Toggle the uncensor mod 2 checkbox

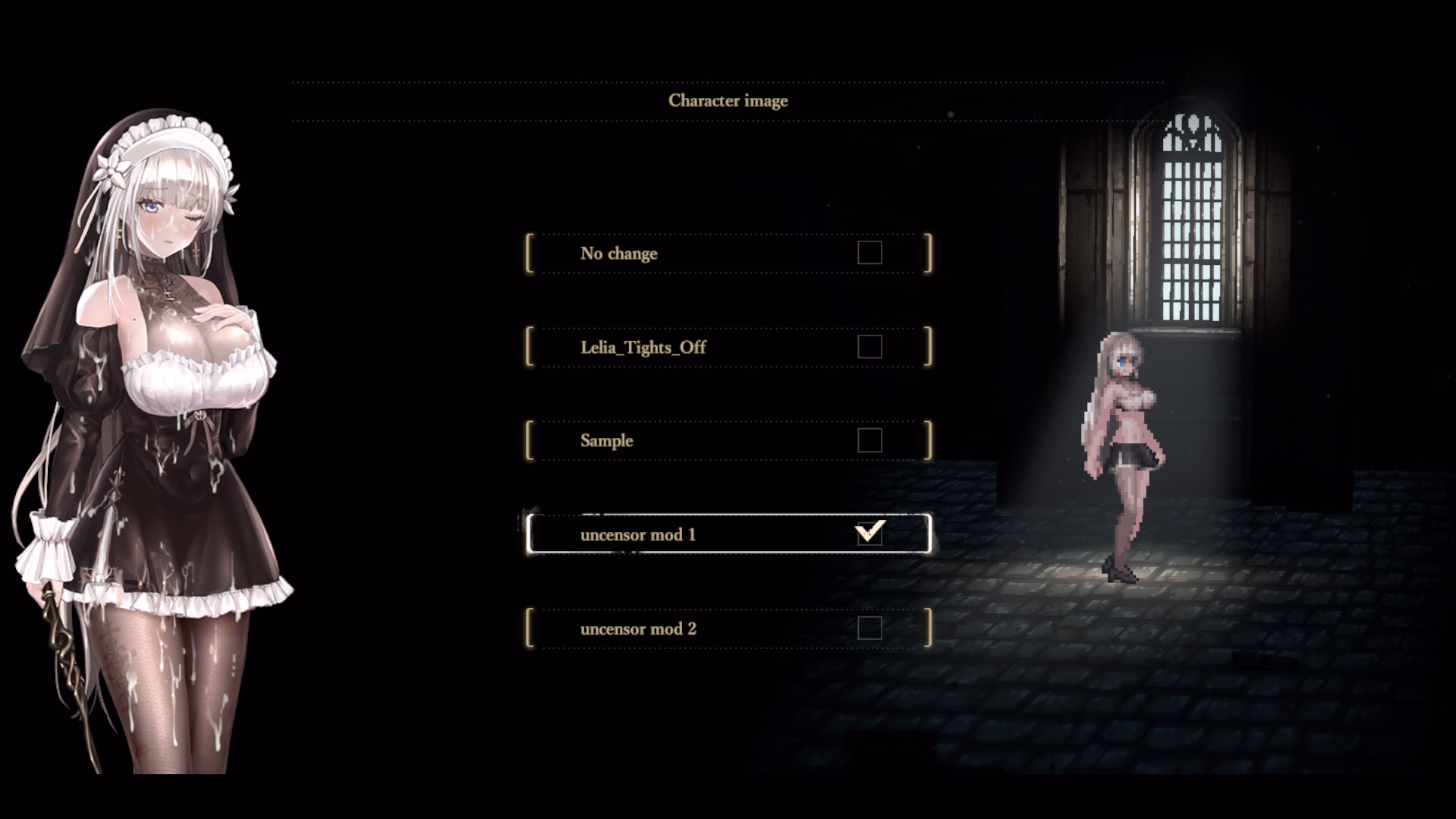point(870,628)
